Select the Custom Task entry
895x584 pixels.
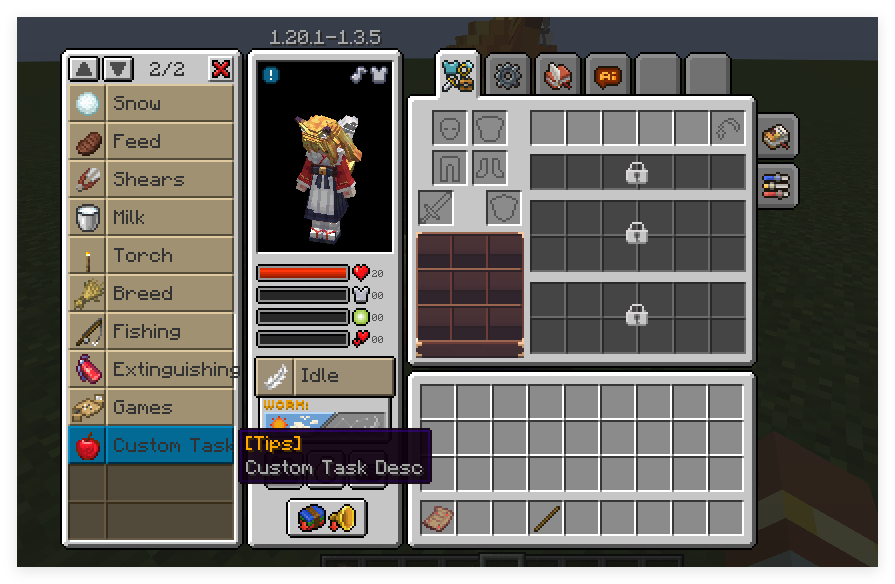(152, 446)
